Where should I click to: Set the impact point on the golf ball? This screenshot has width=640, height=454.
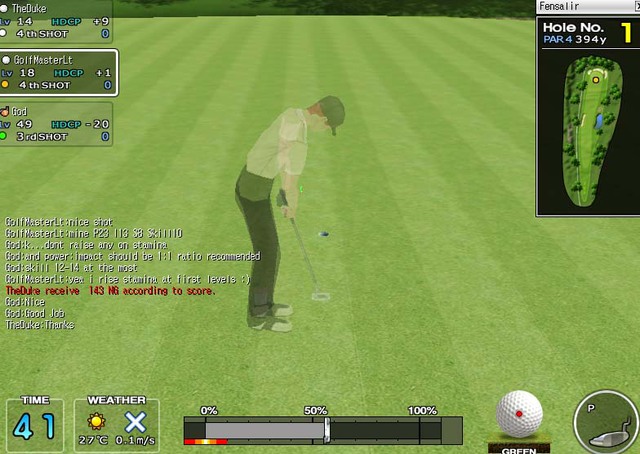pos(519,414)
